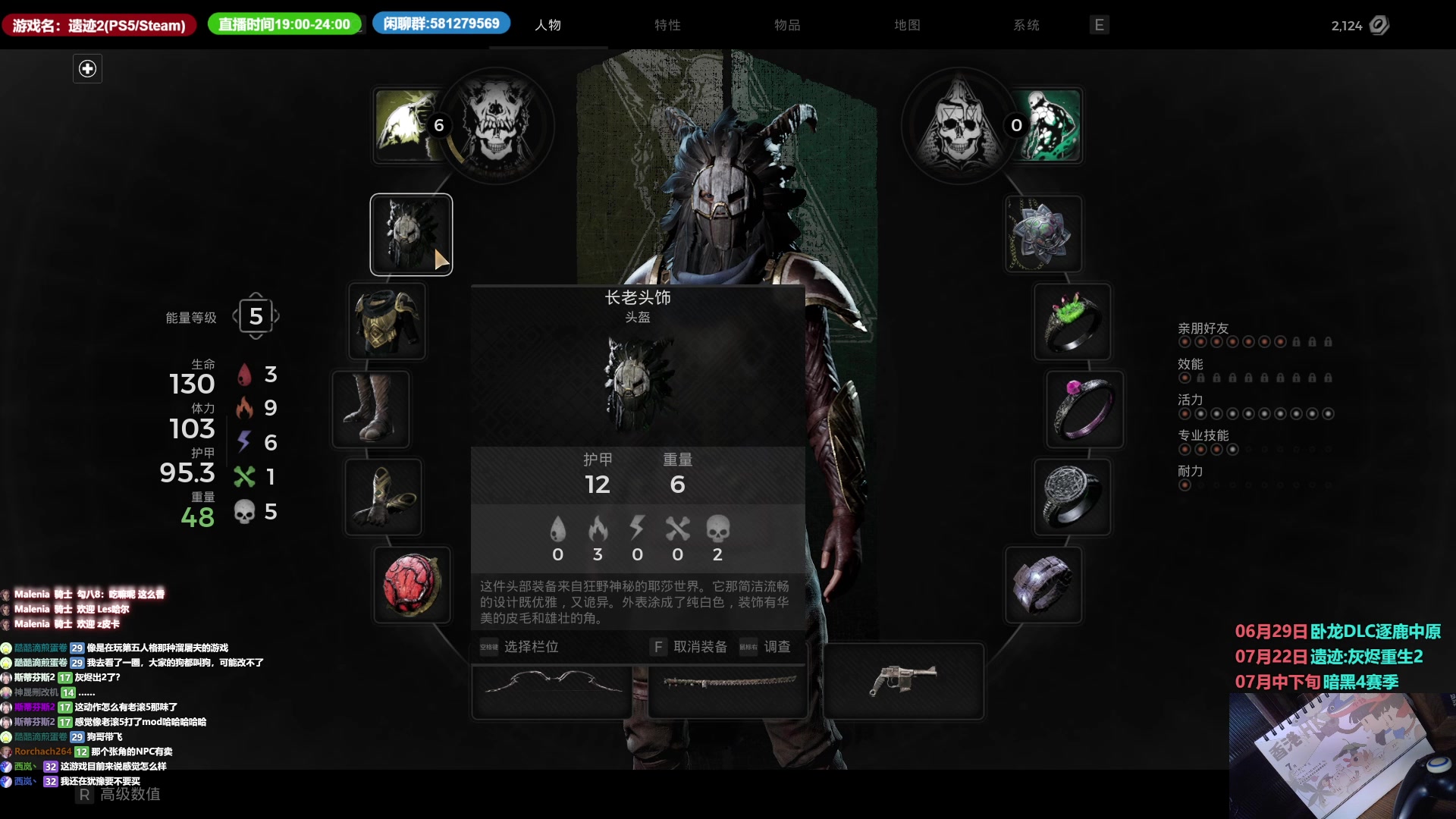Open the horned skull archetype emblem
This screenshot has height=819, width=1456.
pos(497,125)
